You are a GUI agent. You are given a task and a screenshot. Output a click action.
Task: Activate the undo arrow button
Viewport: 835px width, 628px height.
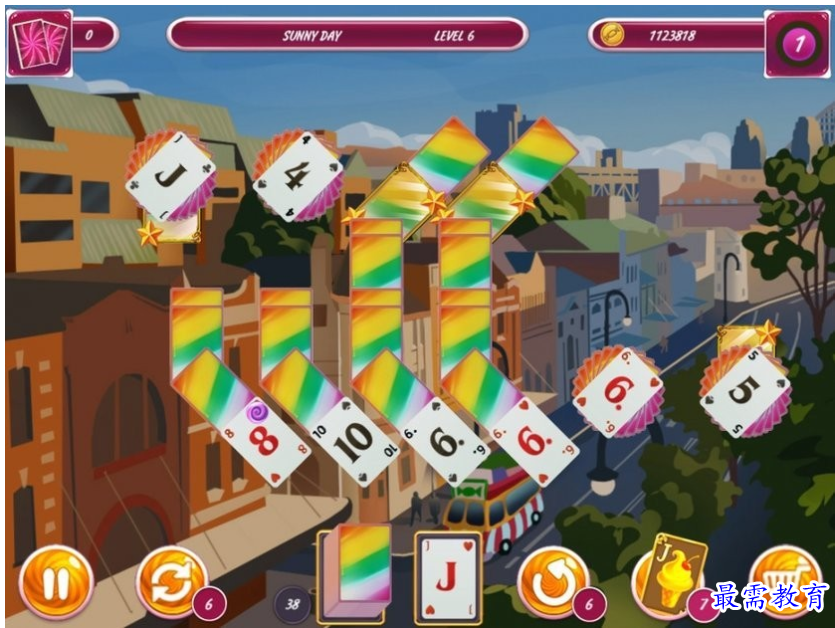(552, 583)
